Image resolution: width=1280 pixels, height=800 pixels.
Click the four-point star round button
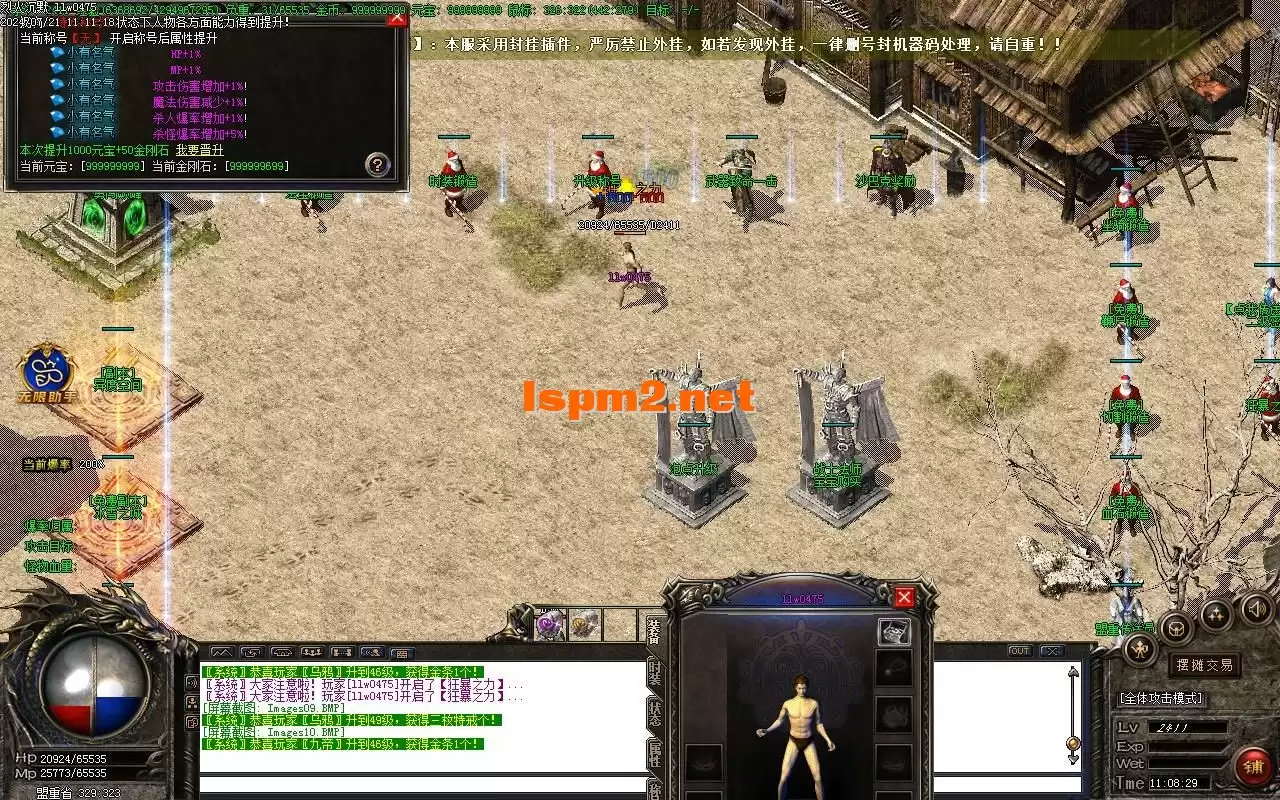(1216, 615)
